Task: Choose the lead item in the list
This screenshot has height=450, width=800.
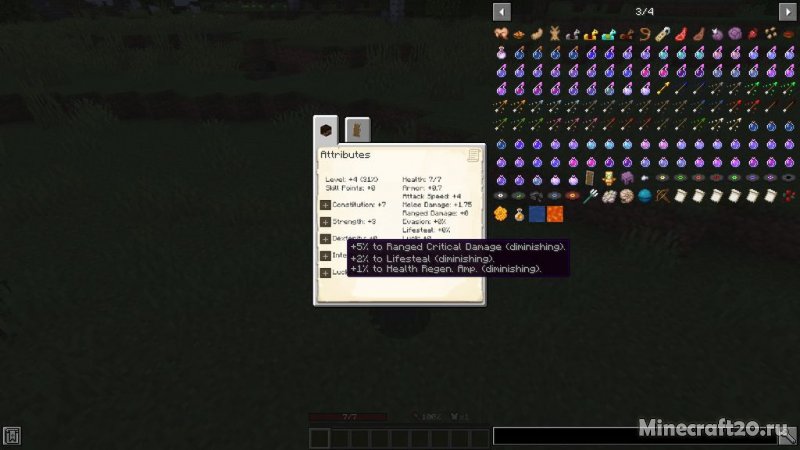Action: coord(645,34)
